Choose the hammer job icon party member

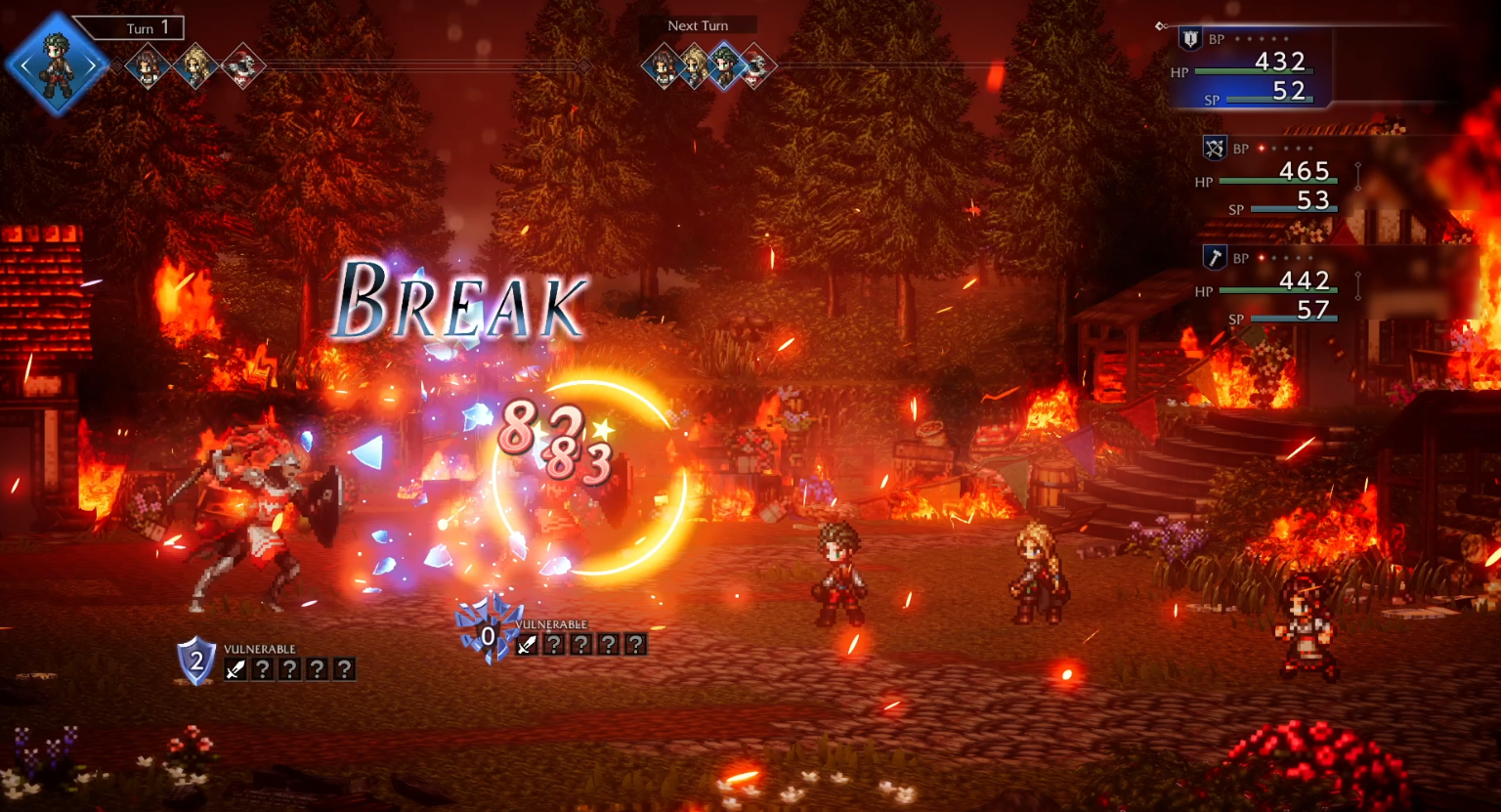[x=1214, y=258]
